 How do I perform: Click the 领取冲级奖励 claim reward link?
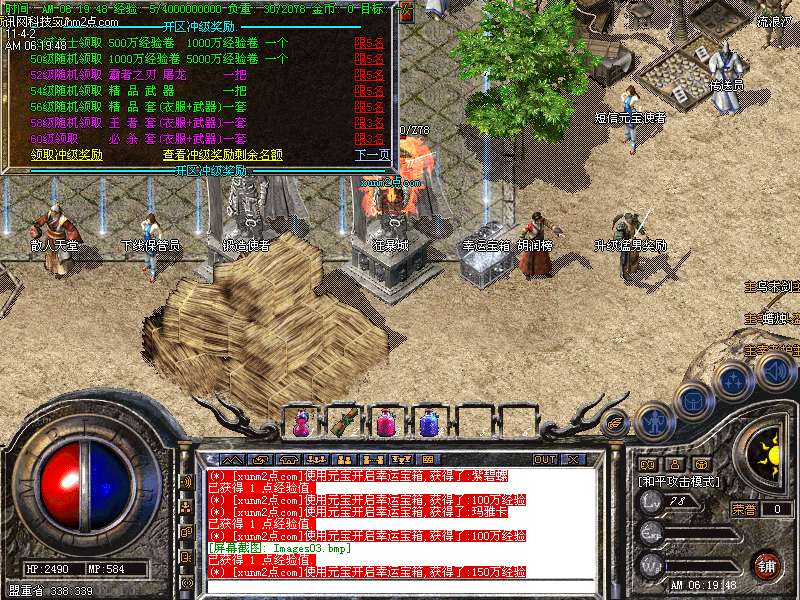(x=67, y=155)
